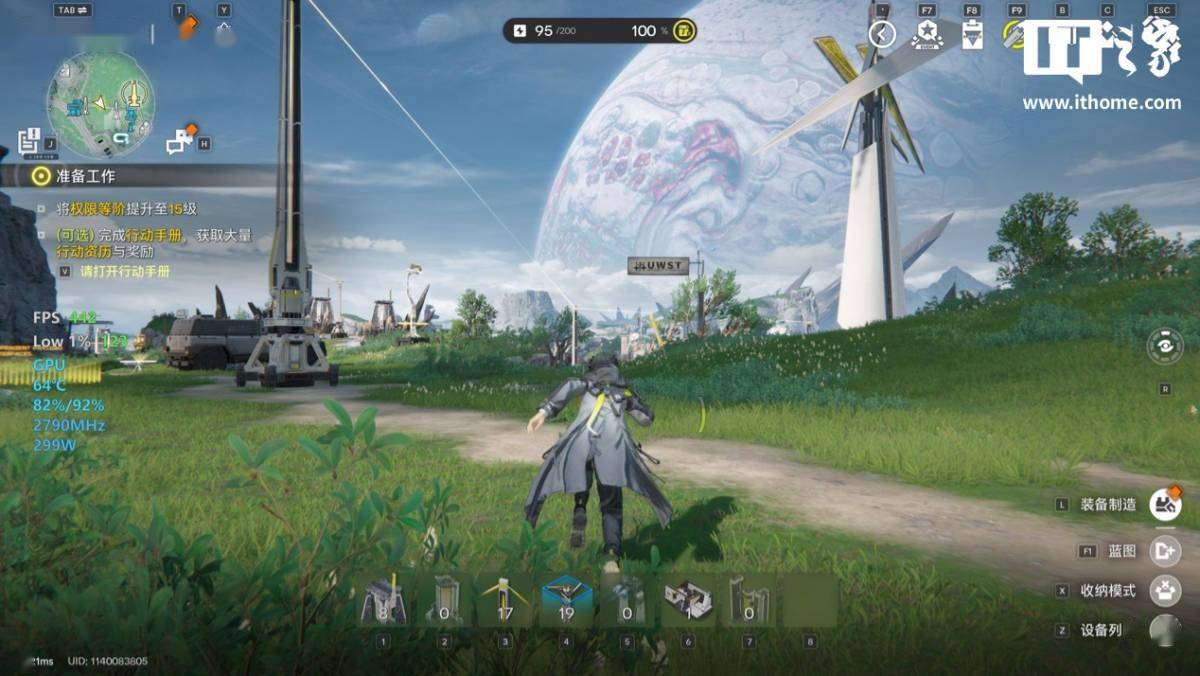Screen dimensions: 1200x676
Task: Open the chat bubble icon
Action: (x=180, y=141)
